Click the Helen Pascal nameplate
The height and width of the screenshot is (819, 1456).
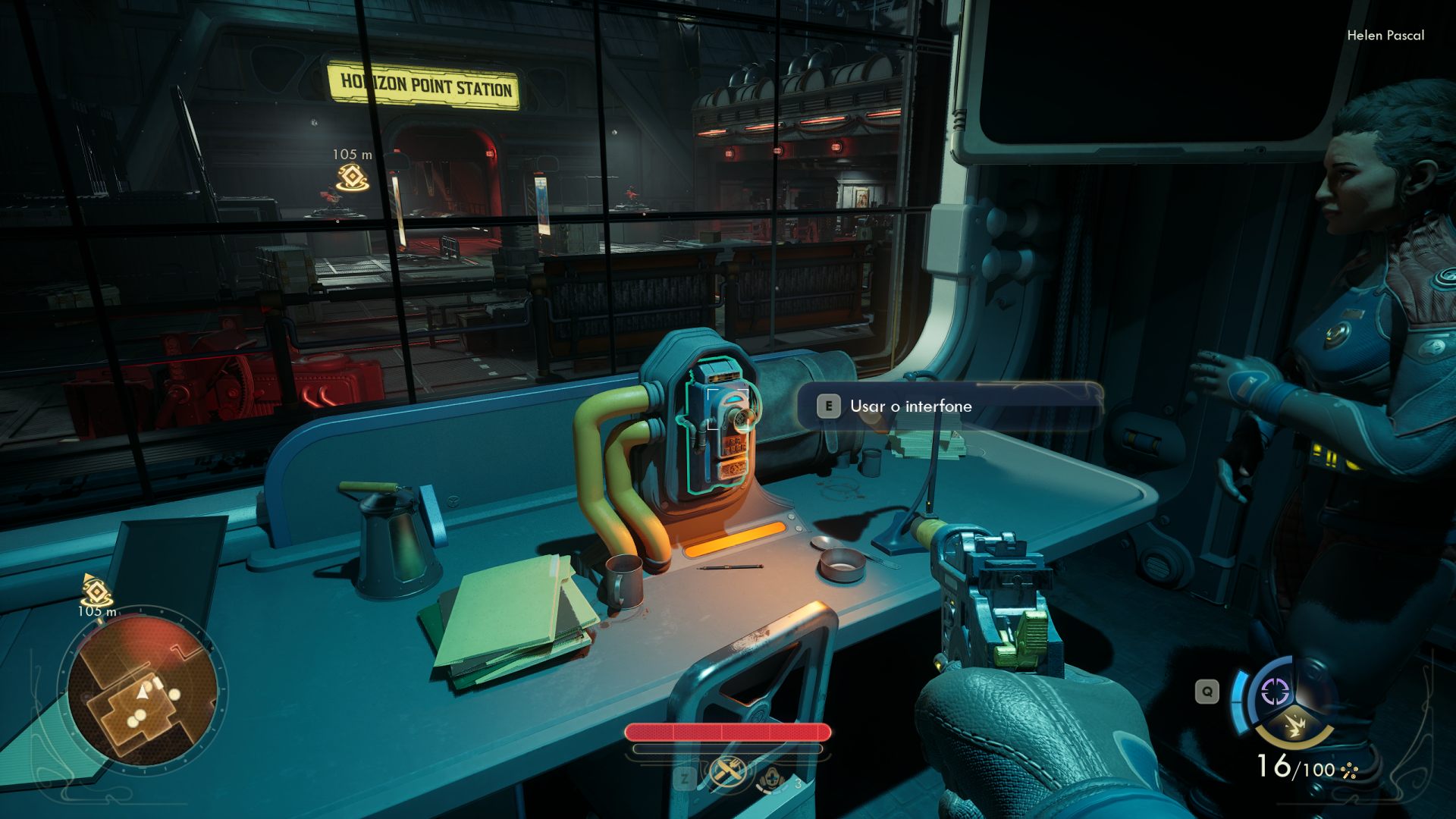pos(1385,35)
